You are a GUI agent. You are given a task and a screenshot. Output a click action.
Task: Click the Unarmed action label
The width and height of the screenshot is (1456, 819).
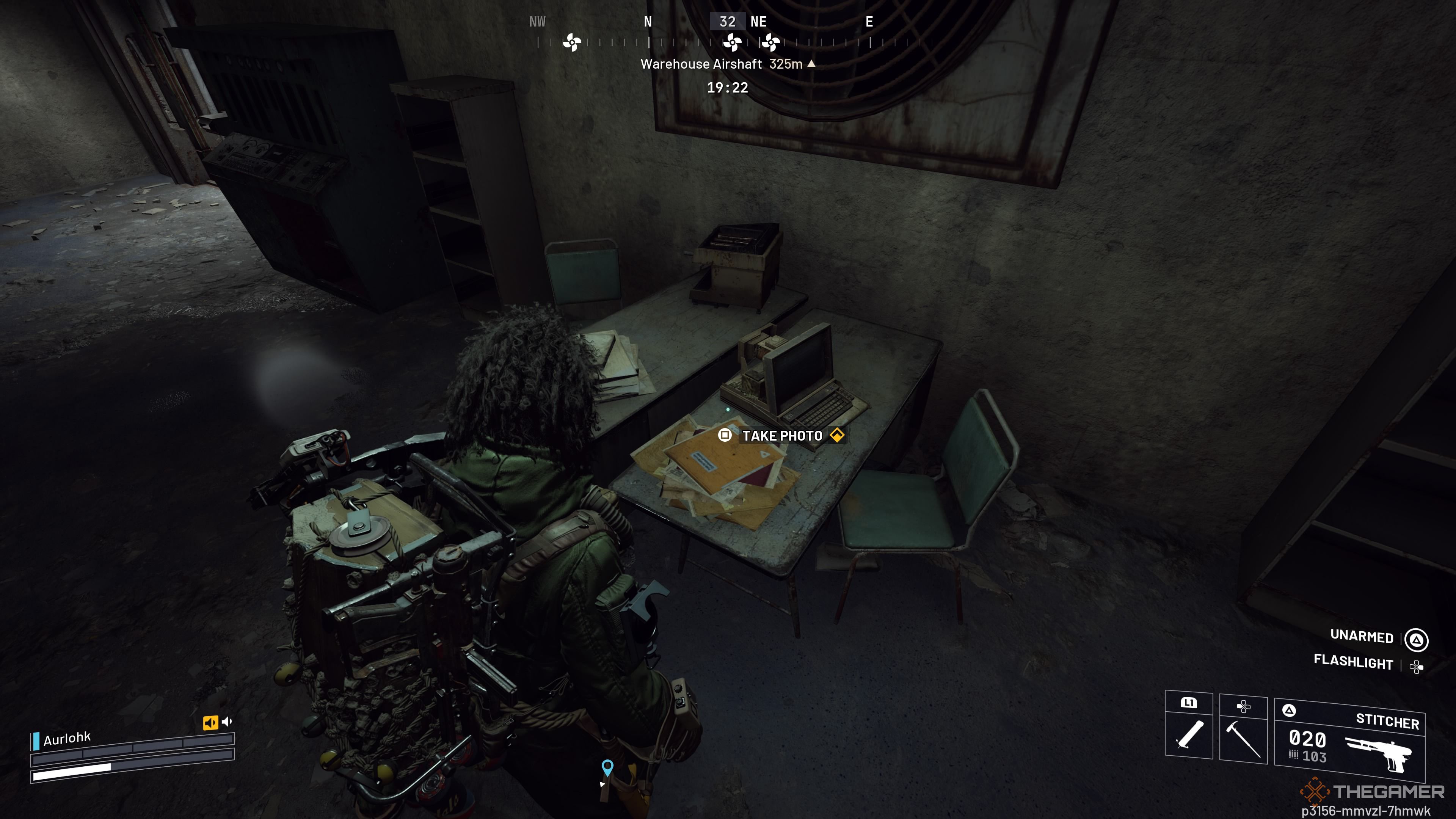[1363, 637]
